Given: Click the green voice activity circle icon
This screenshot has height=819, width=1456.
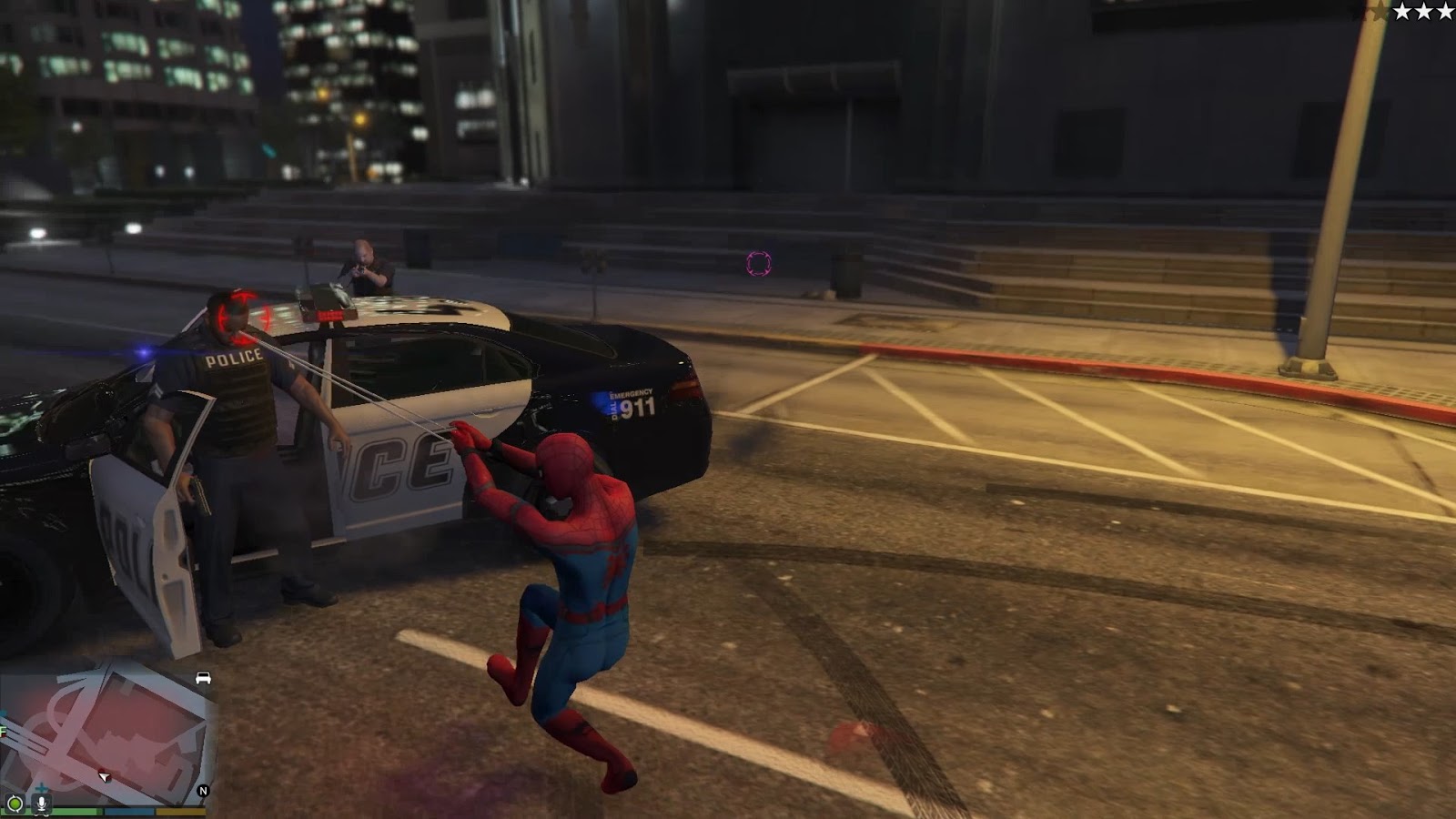Looking at the screenshot, I should click(16, 804).
